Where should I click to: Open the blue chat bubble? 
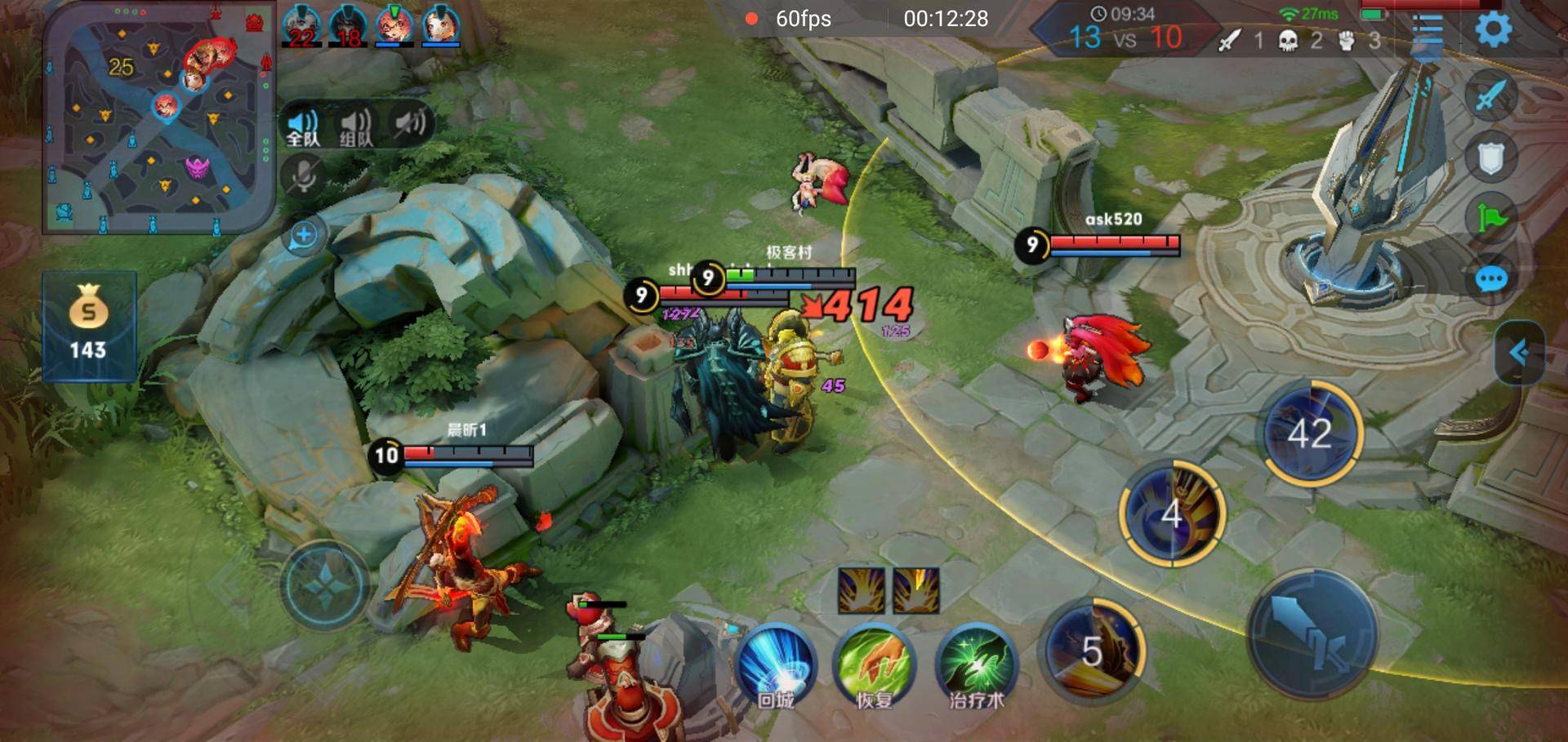(1491, 280)
